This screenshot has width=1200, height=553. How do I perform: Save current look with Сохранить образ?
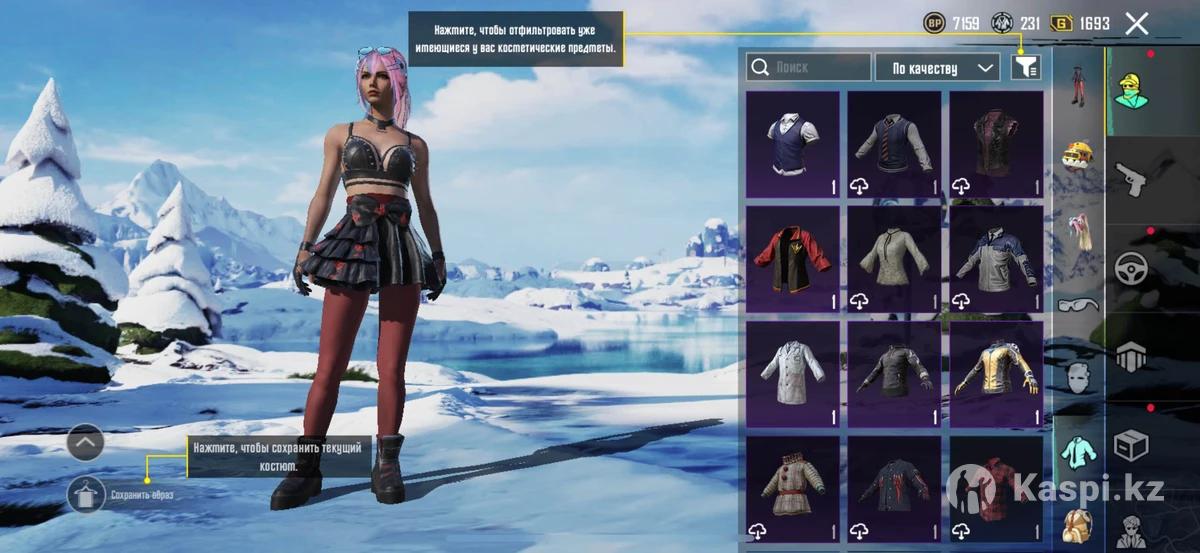pyautogui.click(x=87, y=494)
